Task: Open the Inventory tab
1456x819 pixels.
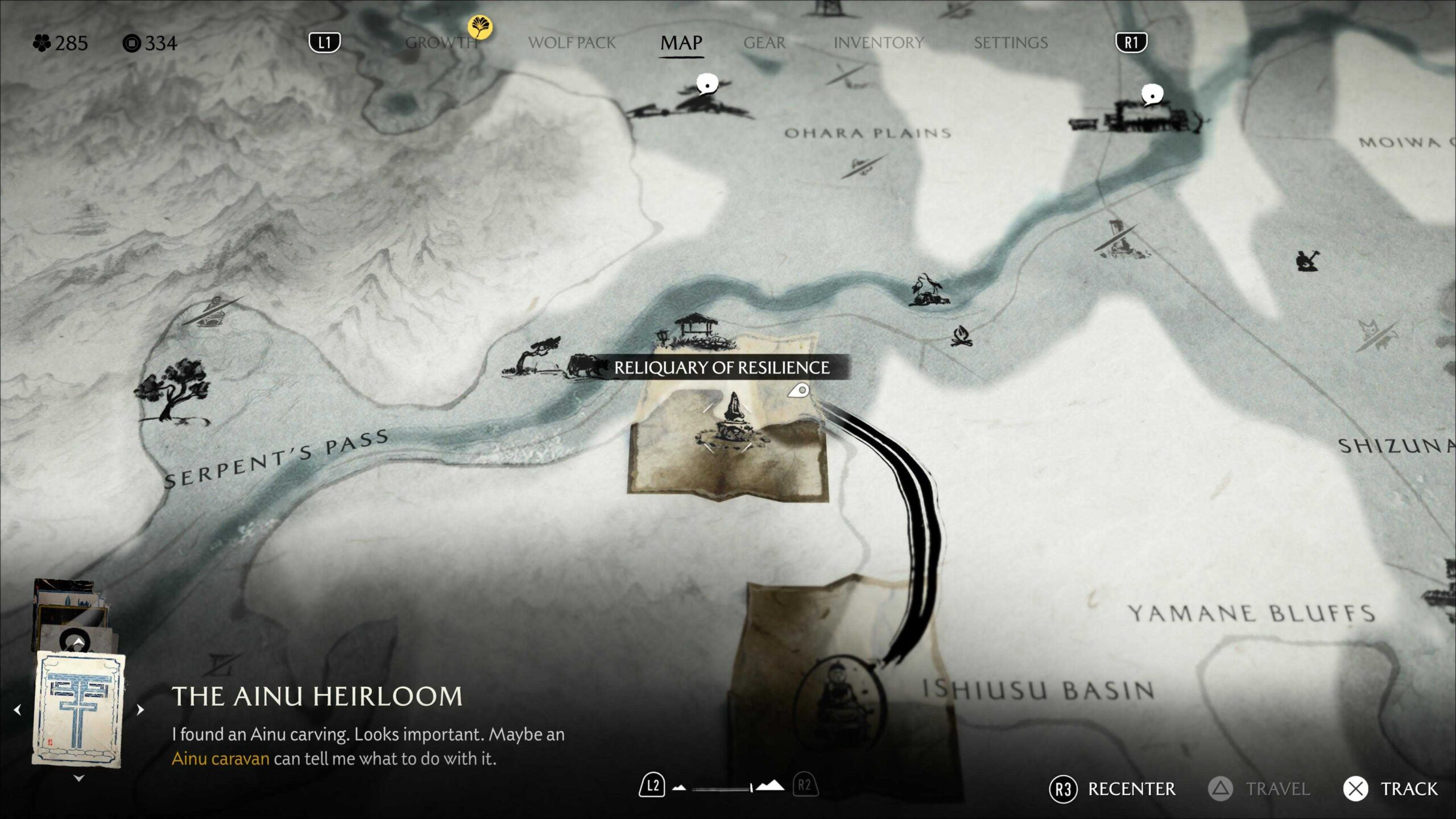Action: point(879,43)
